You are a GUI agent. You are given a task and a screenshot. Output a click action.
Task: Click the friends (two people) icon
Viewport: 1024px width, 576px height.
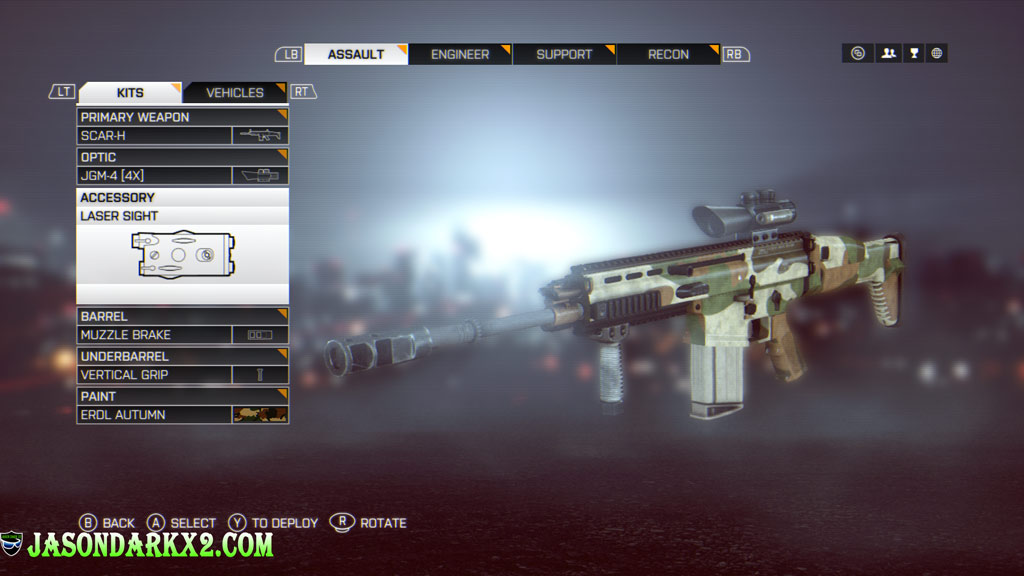tap(888, 54)
